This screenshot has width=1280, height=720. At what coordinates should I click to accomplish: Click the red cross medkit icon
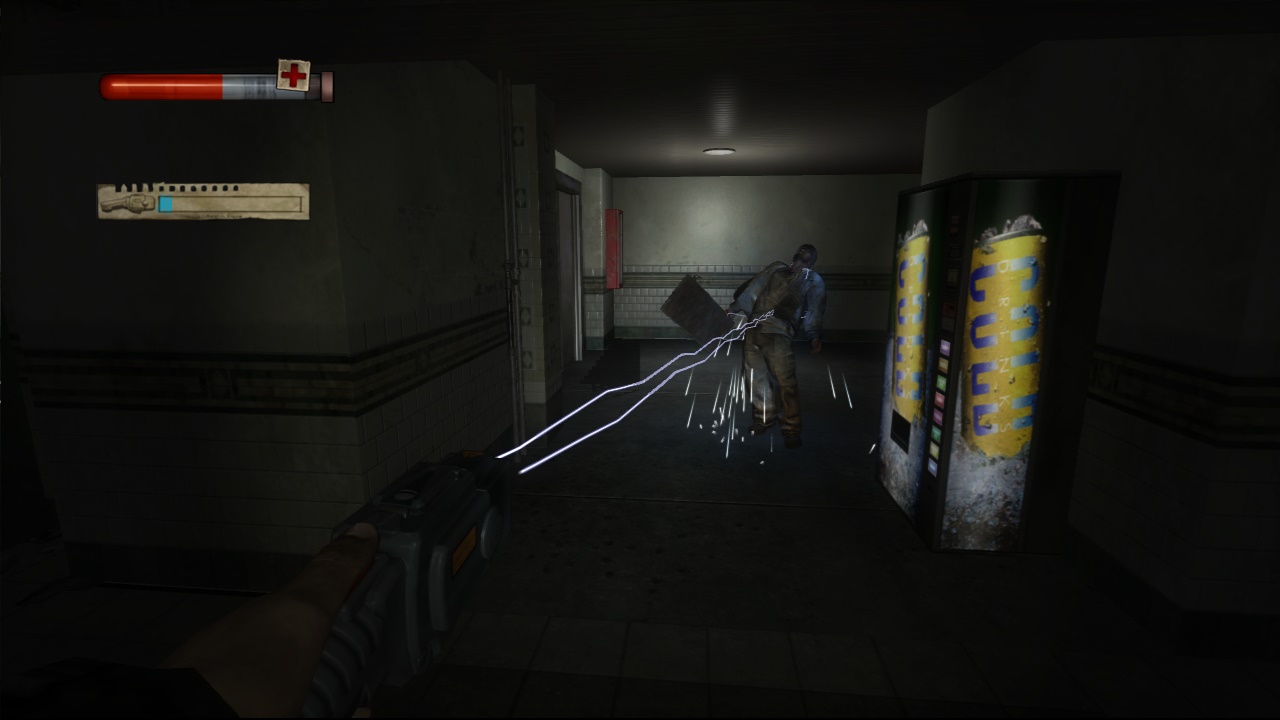(x=293, y=75)
